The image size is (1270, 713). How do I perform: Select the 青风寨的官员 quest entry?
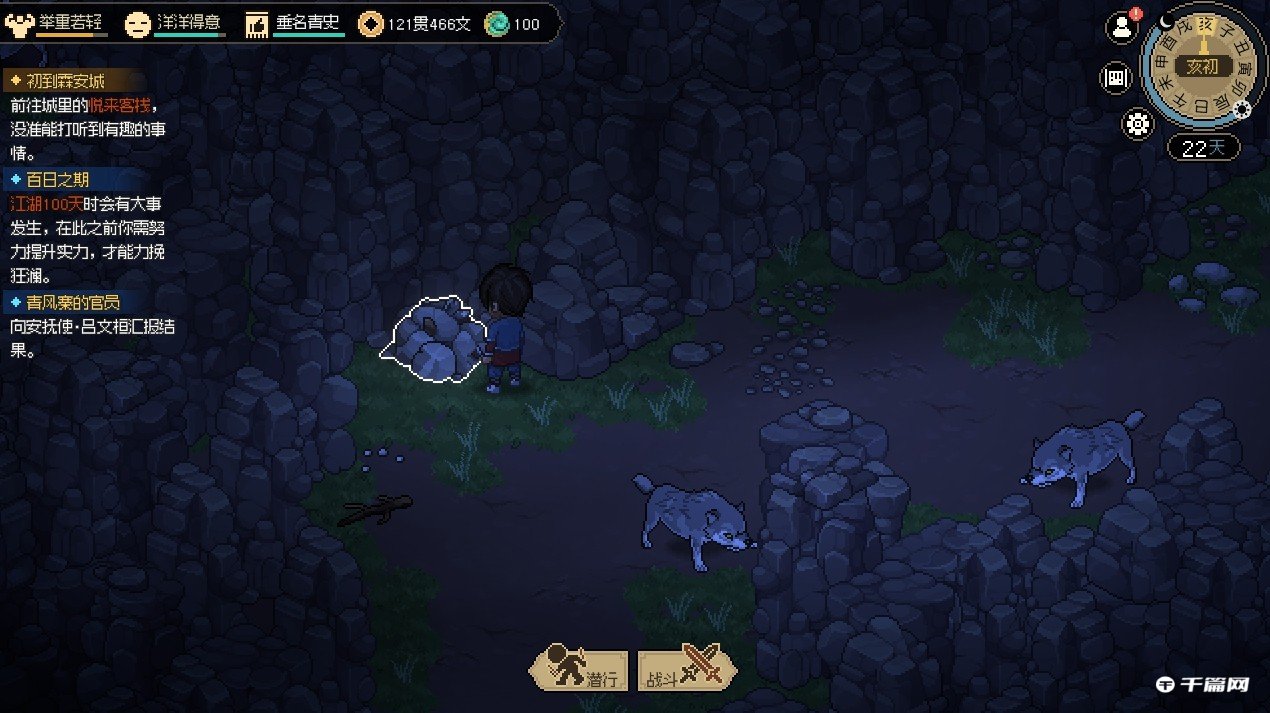(72, 301)
